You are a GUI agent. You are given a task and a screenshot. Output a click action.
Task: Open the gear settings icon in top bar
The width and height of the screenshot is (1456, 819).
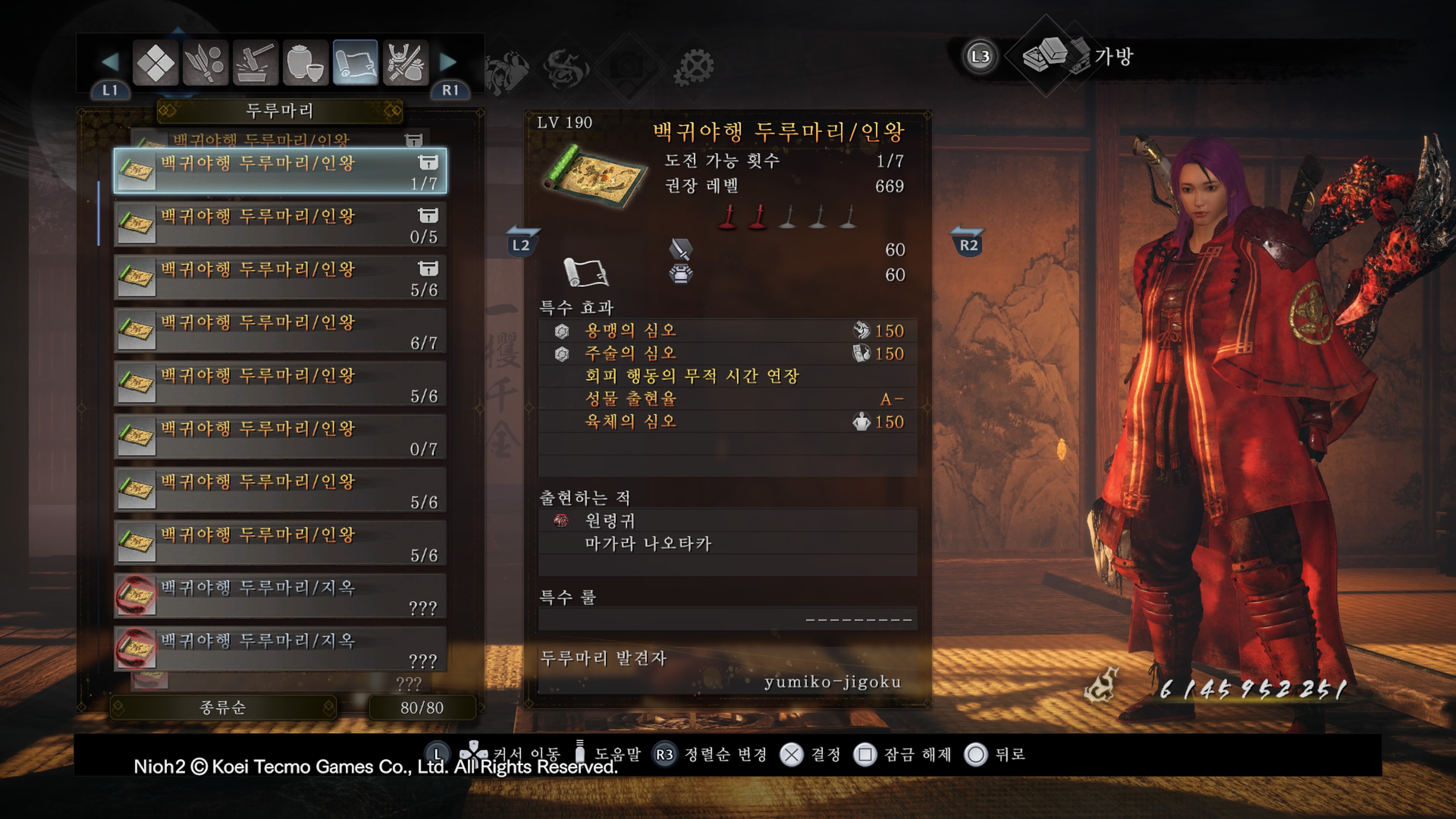(693, 67)
